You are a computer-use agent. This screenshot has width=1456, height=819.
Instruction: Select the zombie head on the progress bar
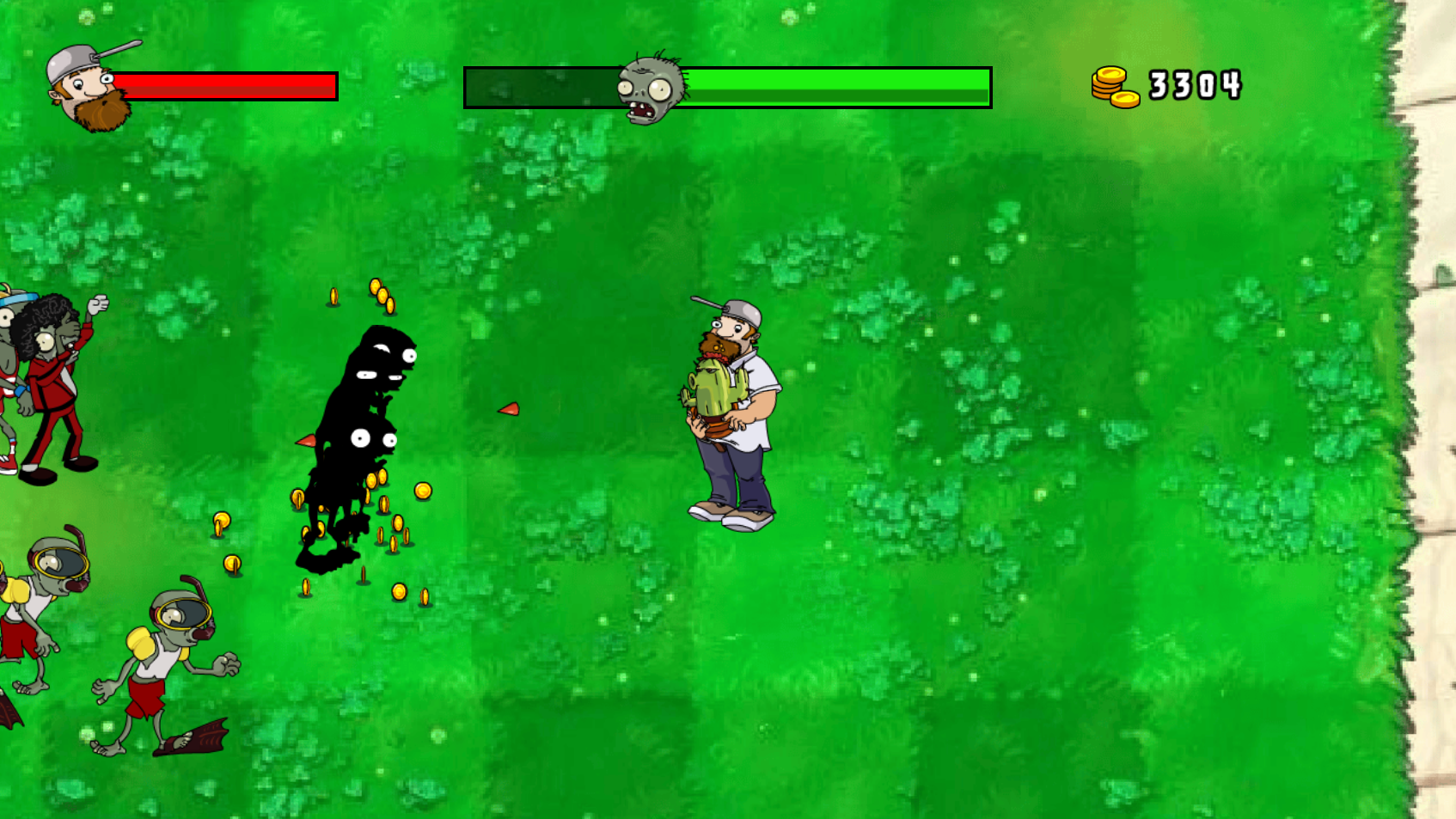click(x=649, y=84)
